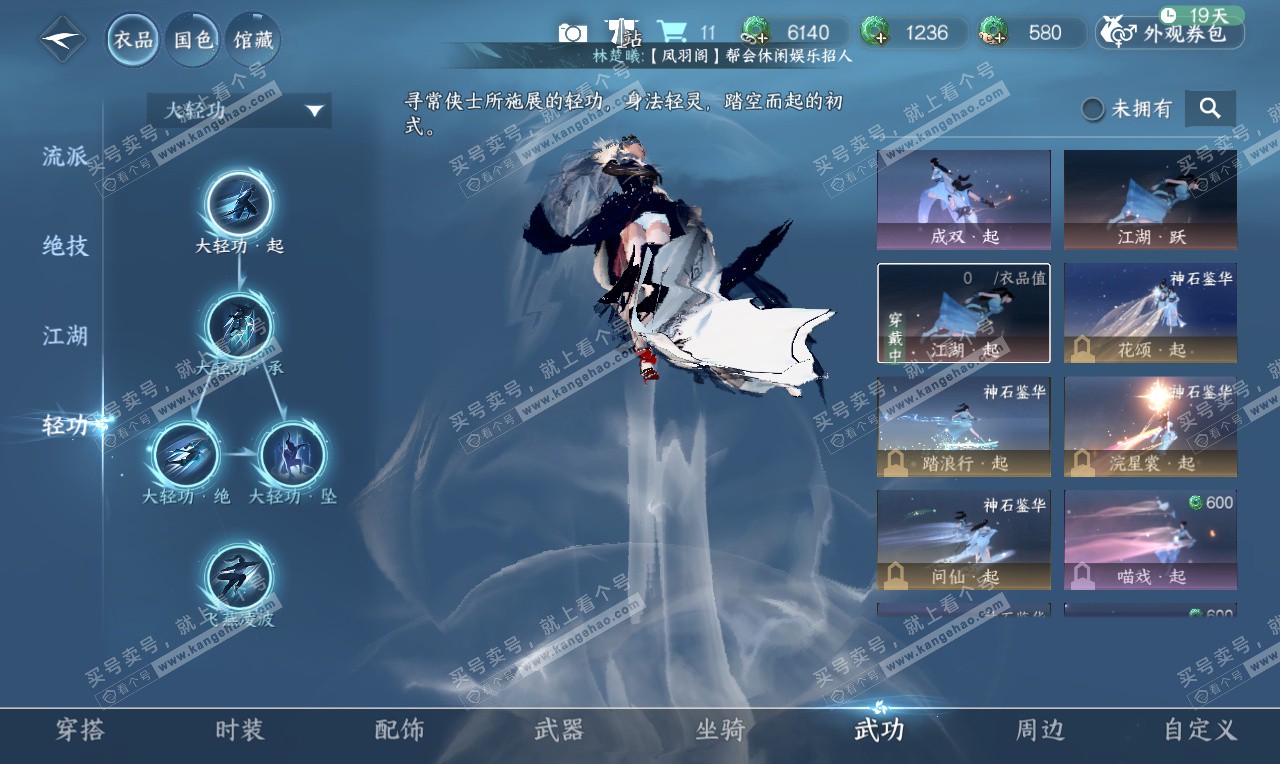Switch to the 时装 bottom tab
Viewport: 1280px width, 764px height.
(240, 730)
